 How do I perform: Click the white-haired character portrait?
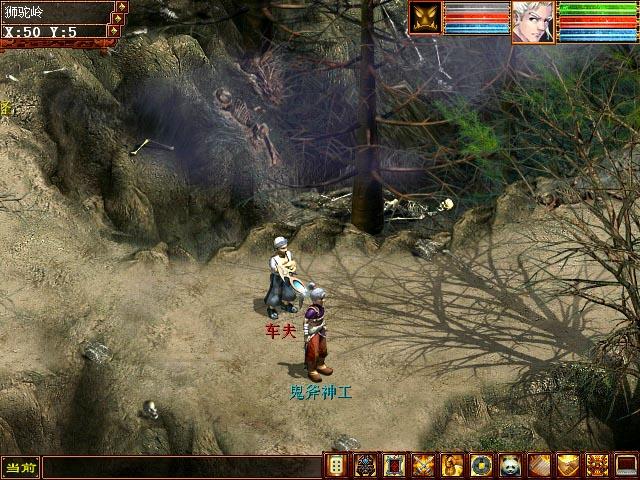coord(532,22)
